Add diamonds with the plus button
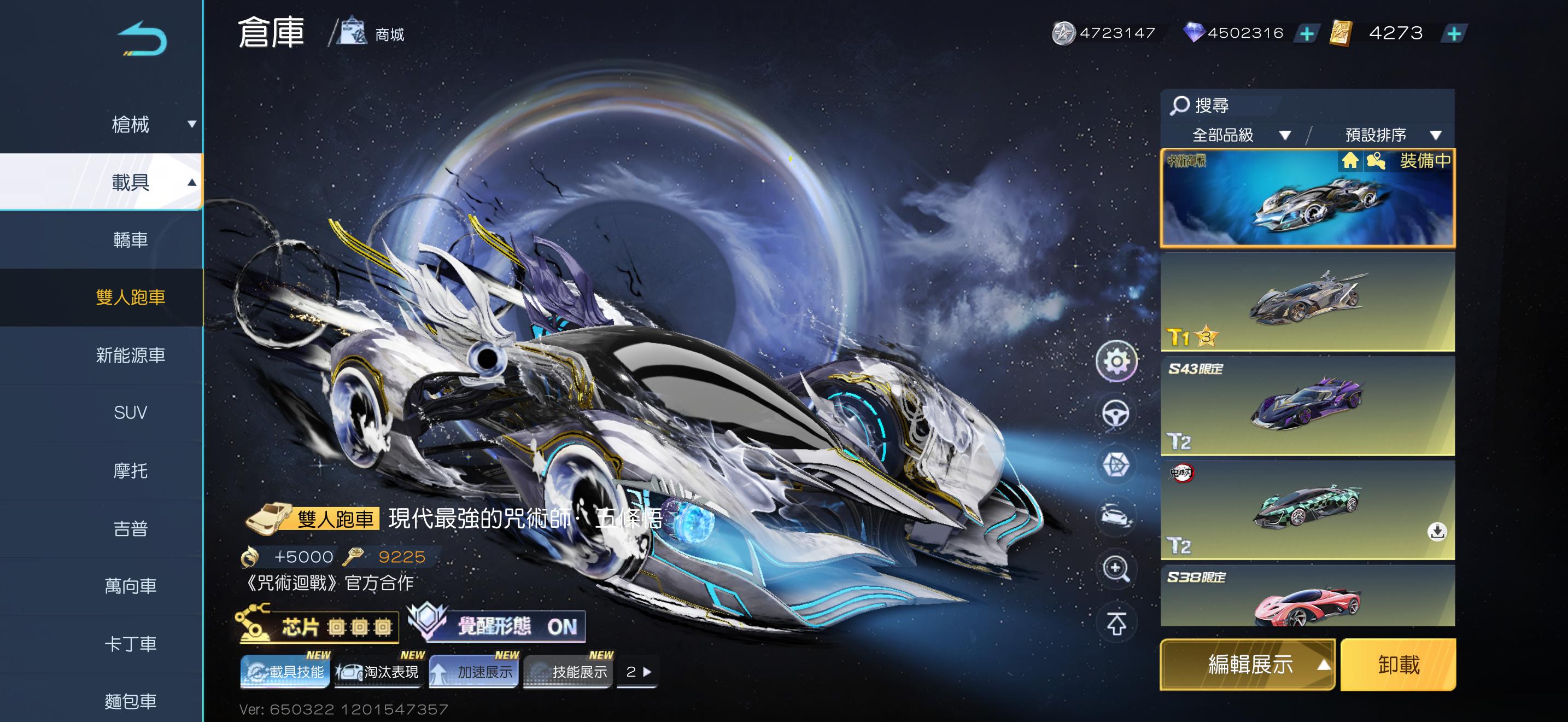Viewport: 1568px width, 722px height. pyautogui.click(x=1306, y=33)
